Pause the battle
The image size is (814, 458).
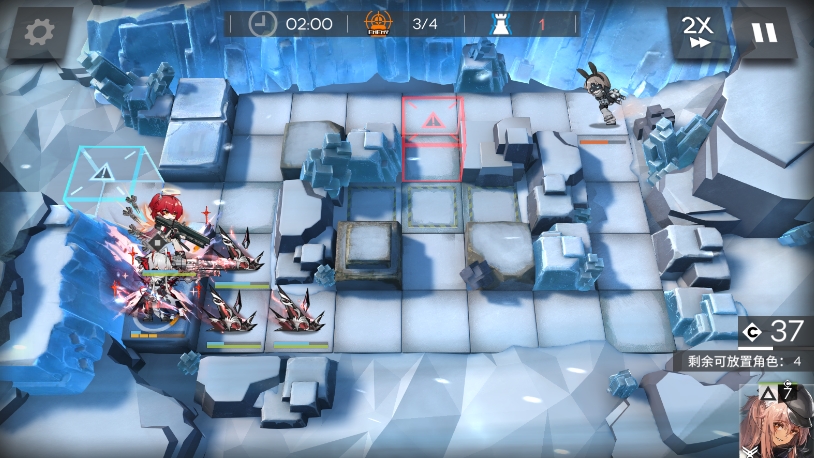tap(764, 33)
